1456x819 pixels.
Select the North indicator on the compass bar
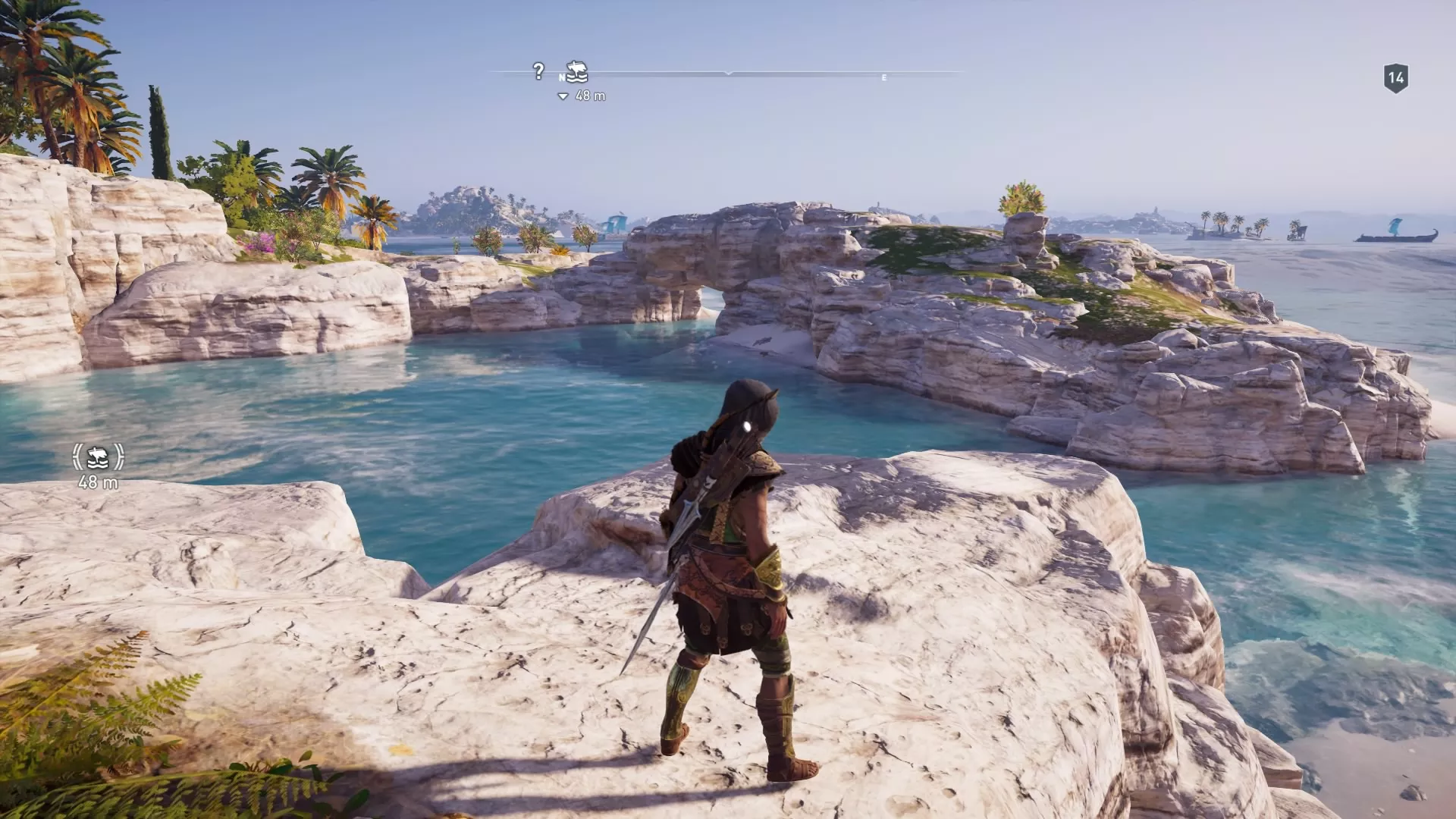(x=562, y=76)
